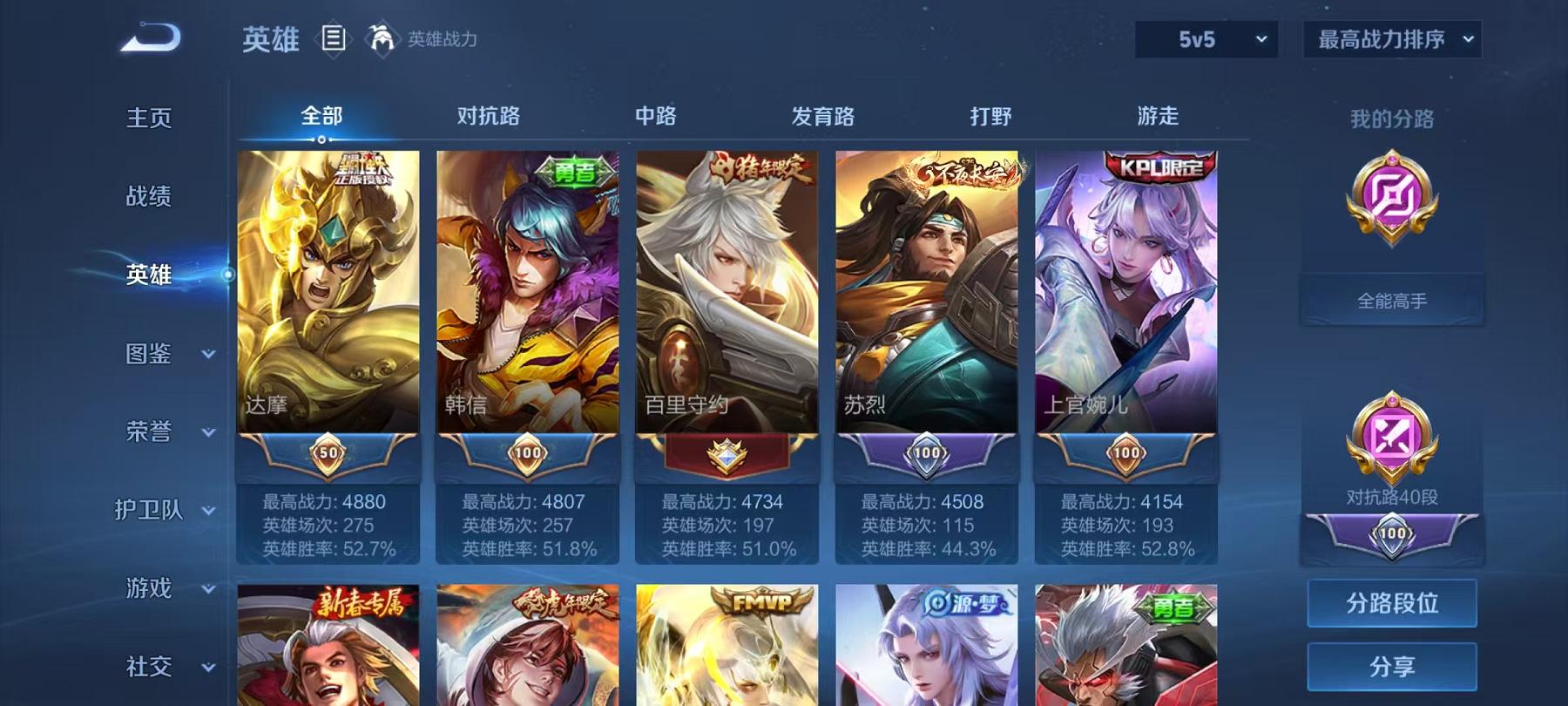
Task: Click the 100 badge below 对抗路40段
Action: 1391,532
